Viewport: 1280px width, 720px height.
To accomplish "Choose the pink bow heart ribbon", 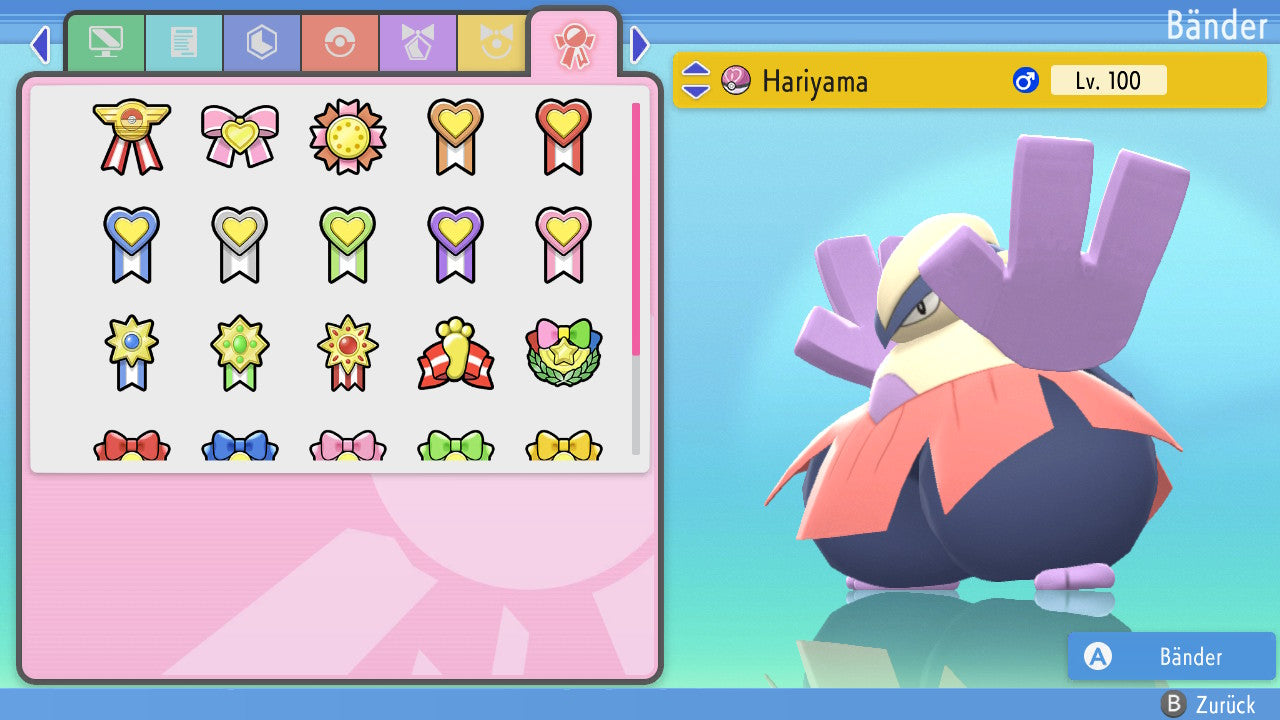I will (239, 134).
